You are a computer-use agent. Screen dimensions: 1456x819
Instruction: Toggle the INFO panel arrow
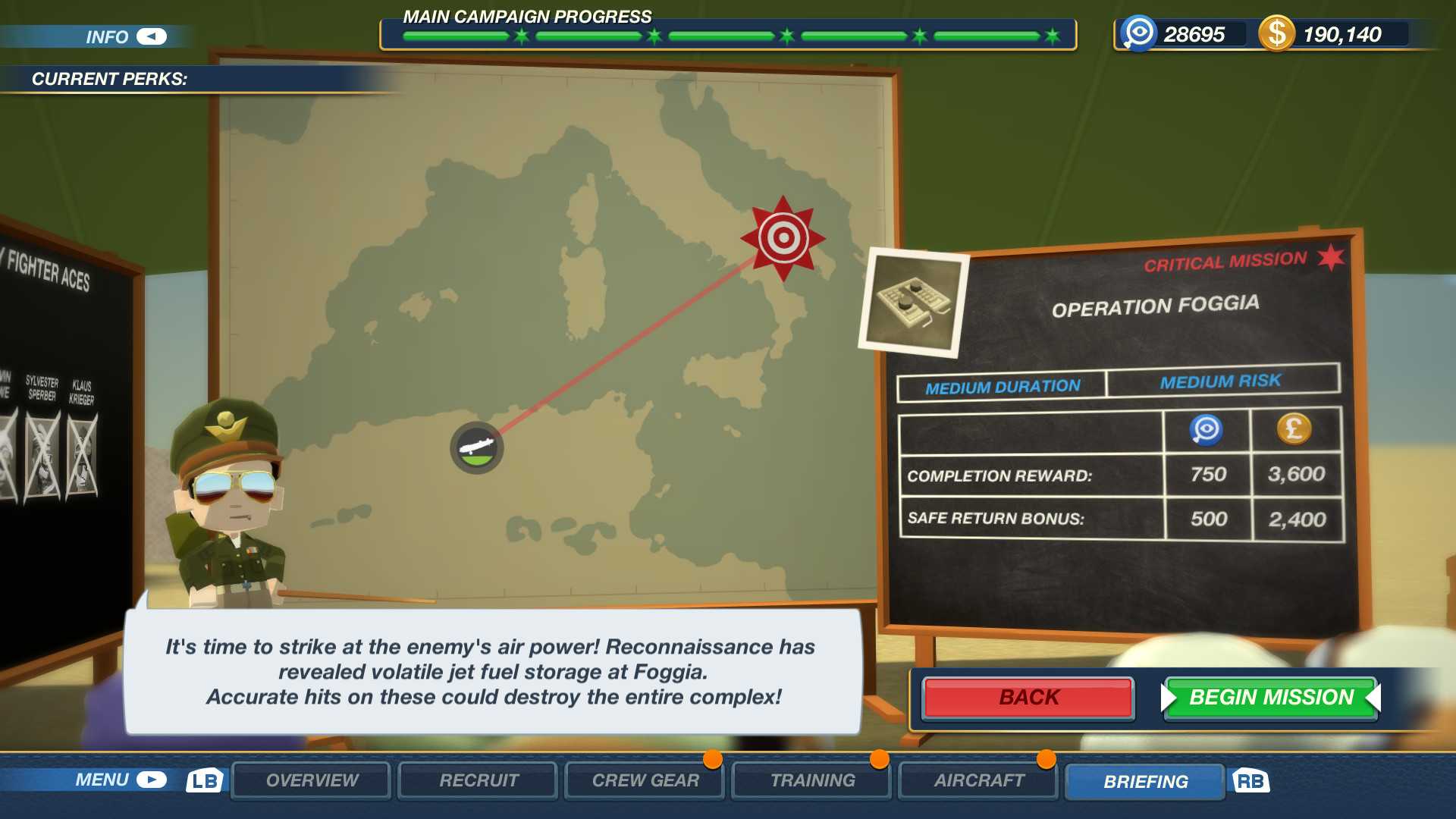(150, 35)
